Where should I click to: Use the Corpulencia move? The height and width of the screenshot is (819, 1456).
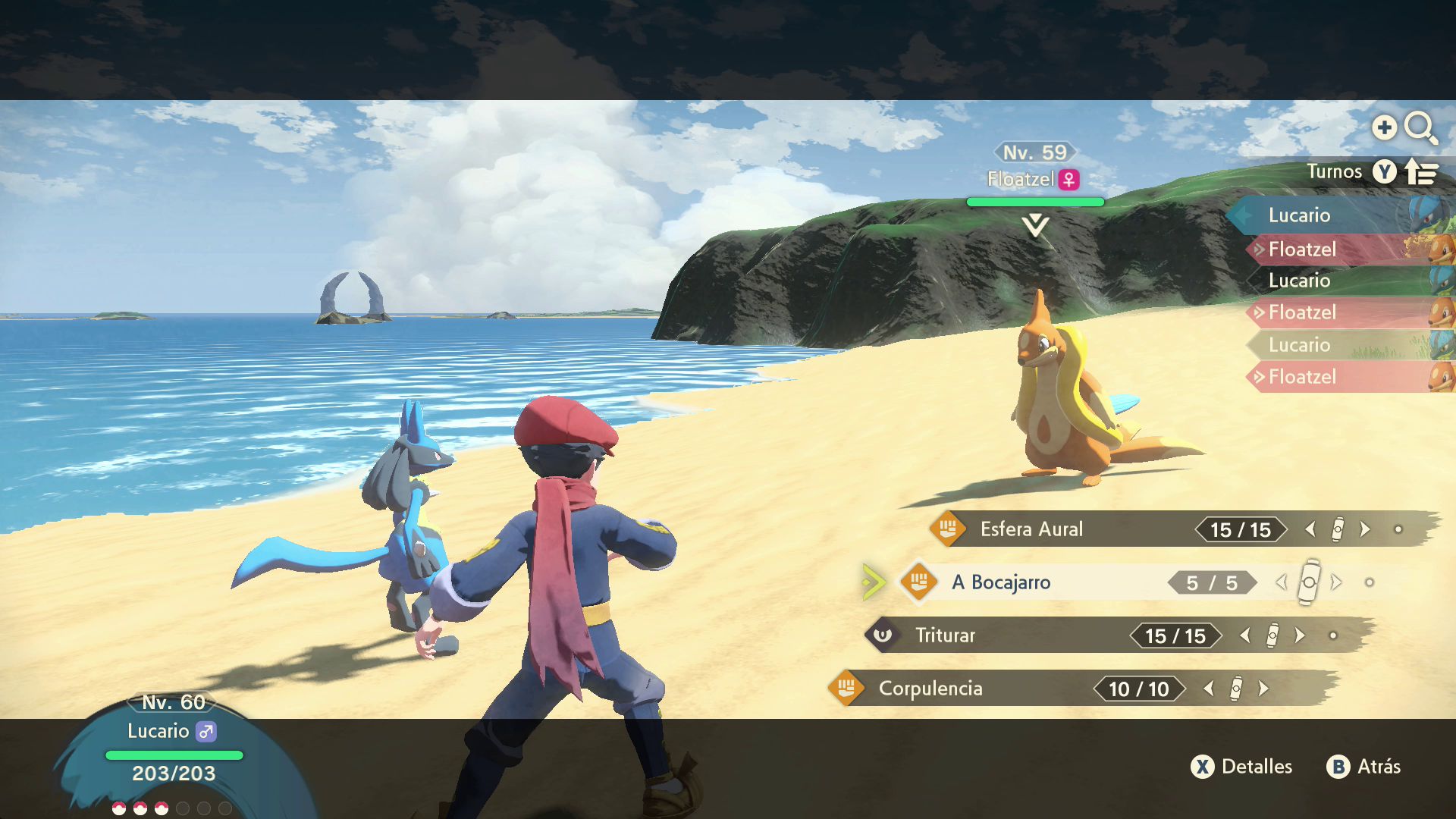point(930,689)
